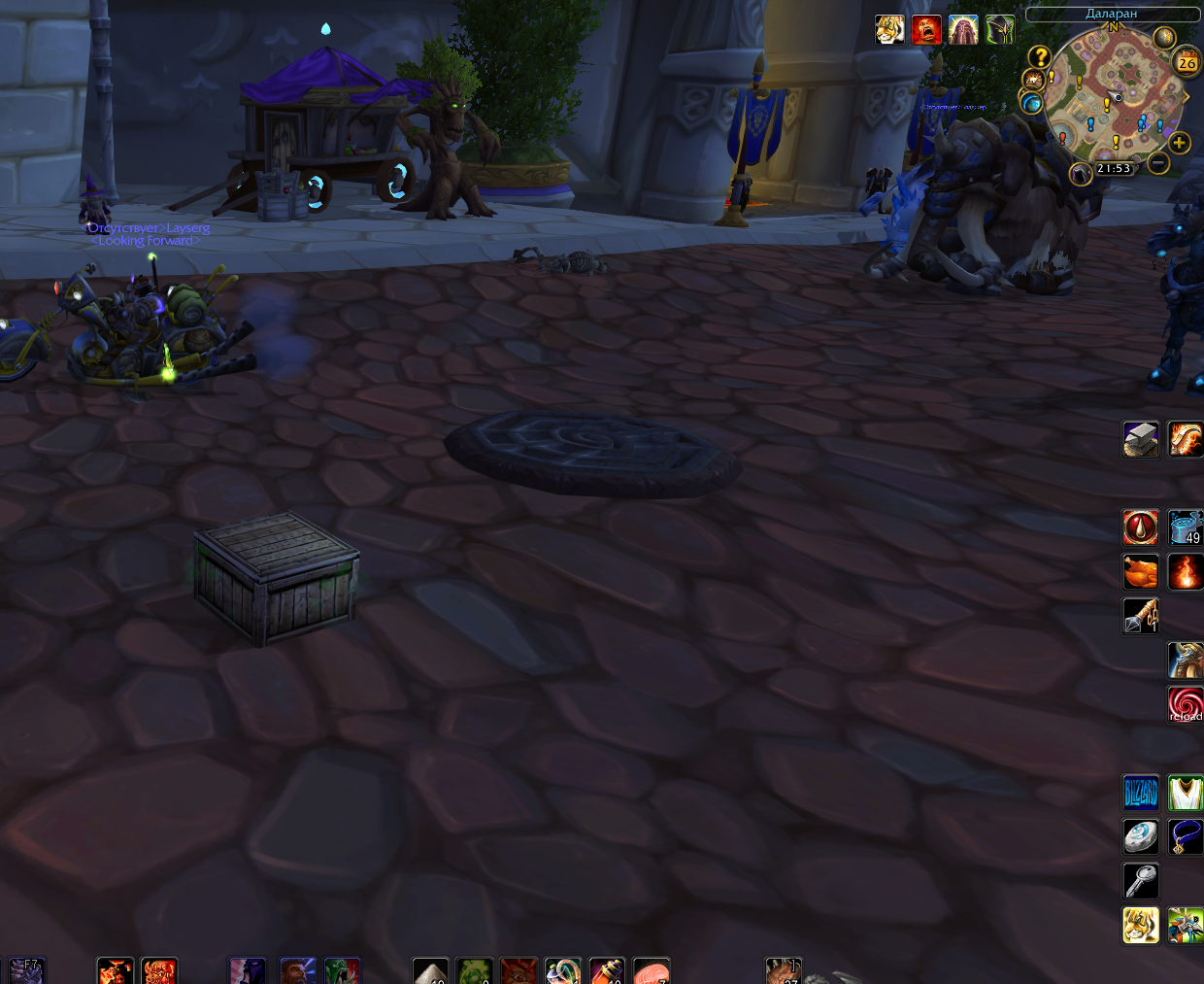Use the blue cloth item with 49 count
The width and height of the screenshot is (1204, 984).
click(x=1186, y=527)
